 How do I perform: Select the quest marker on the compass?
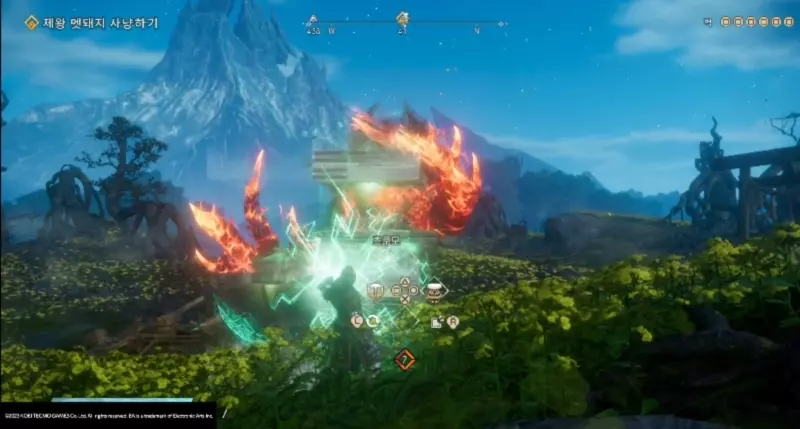tap(403, 18)
